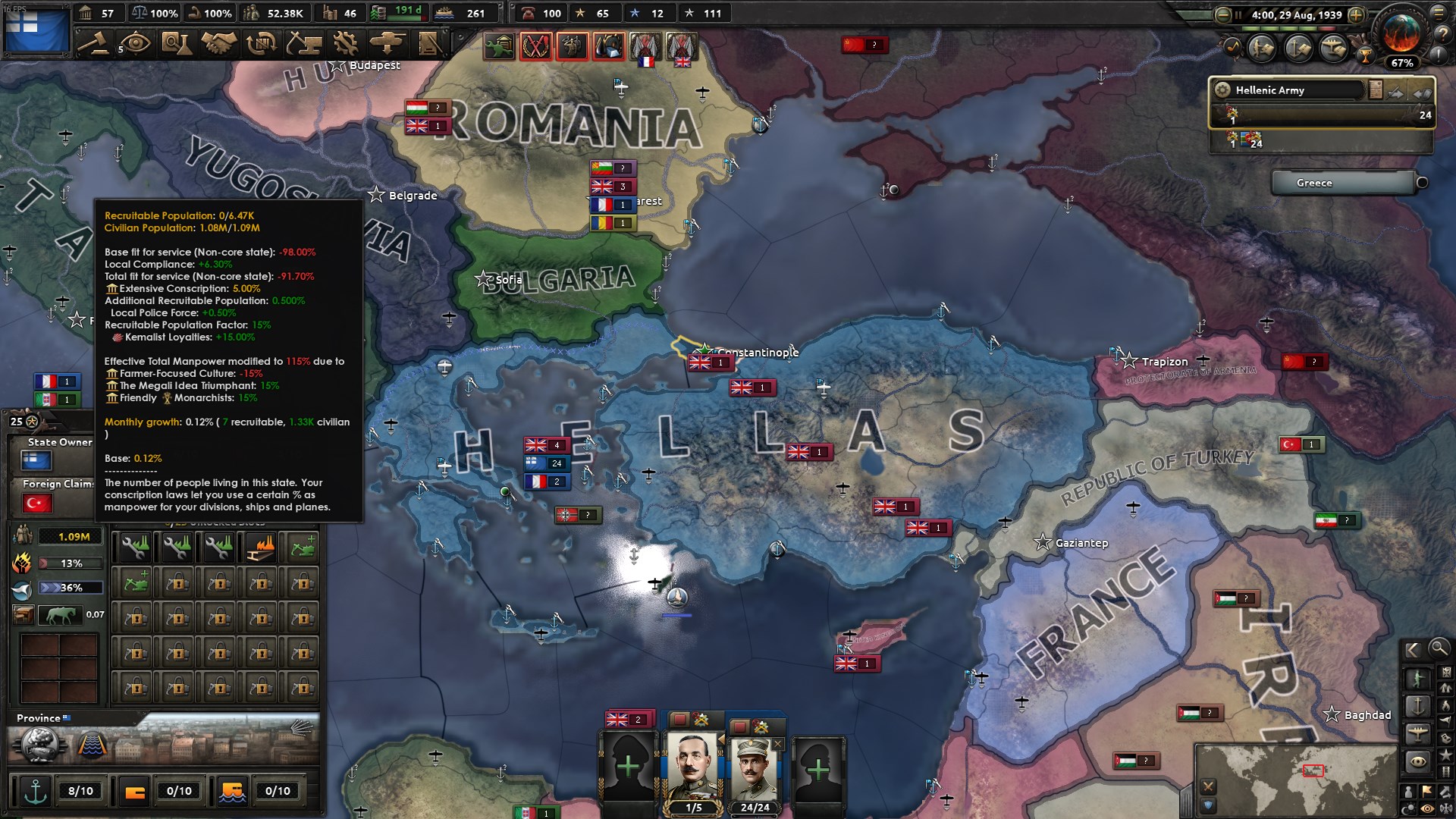Toggle the supply map mode railway icon
Image resolution: width=1456 pixels, height=819 pixels.
pyautogui.click(x=1447, y=771)
